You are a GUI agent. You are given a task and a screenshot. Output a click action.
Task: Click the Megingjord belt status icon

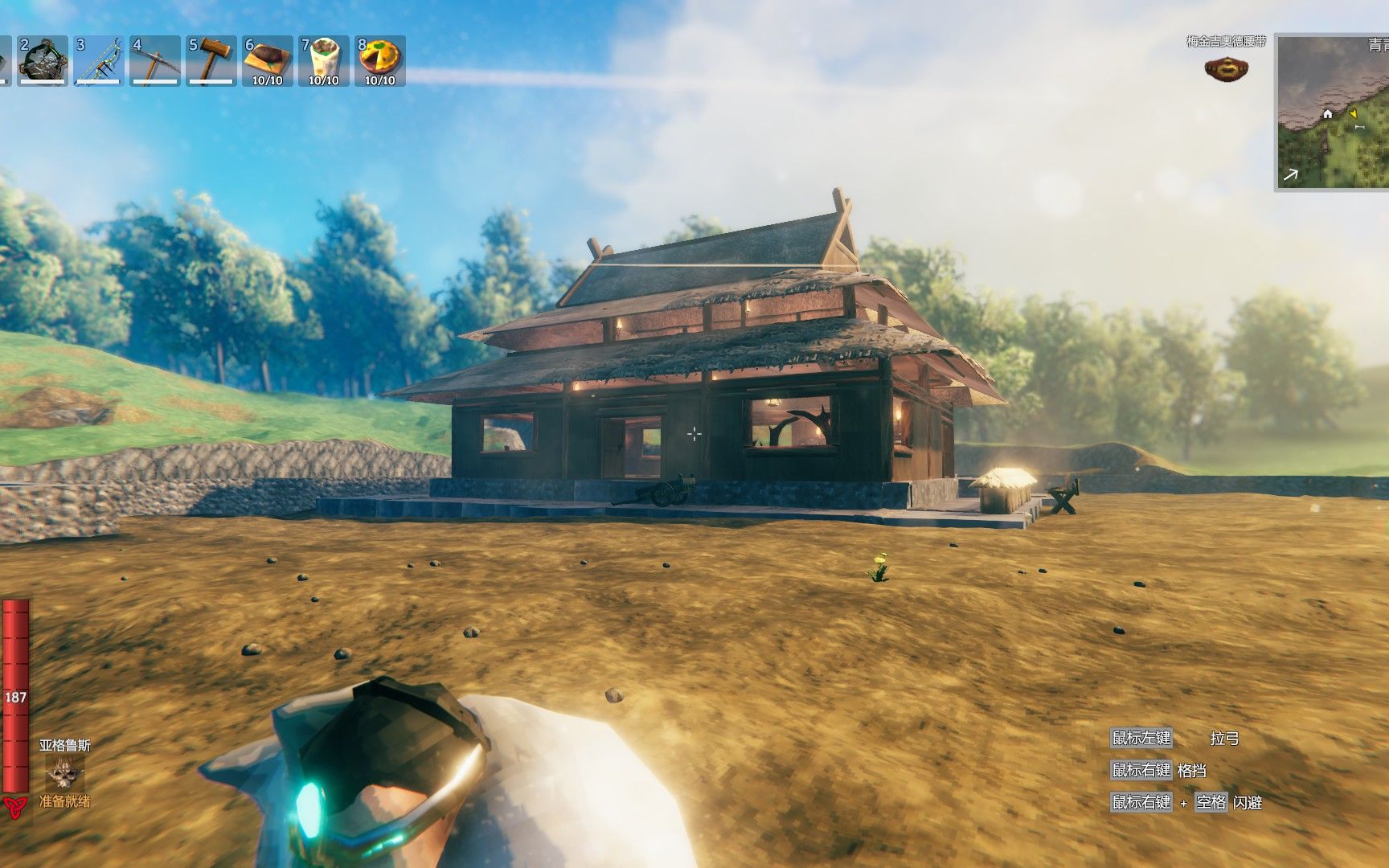click(1226, 68)
